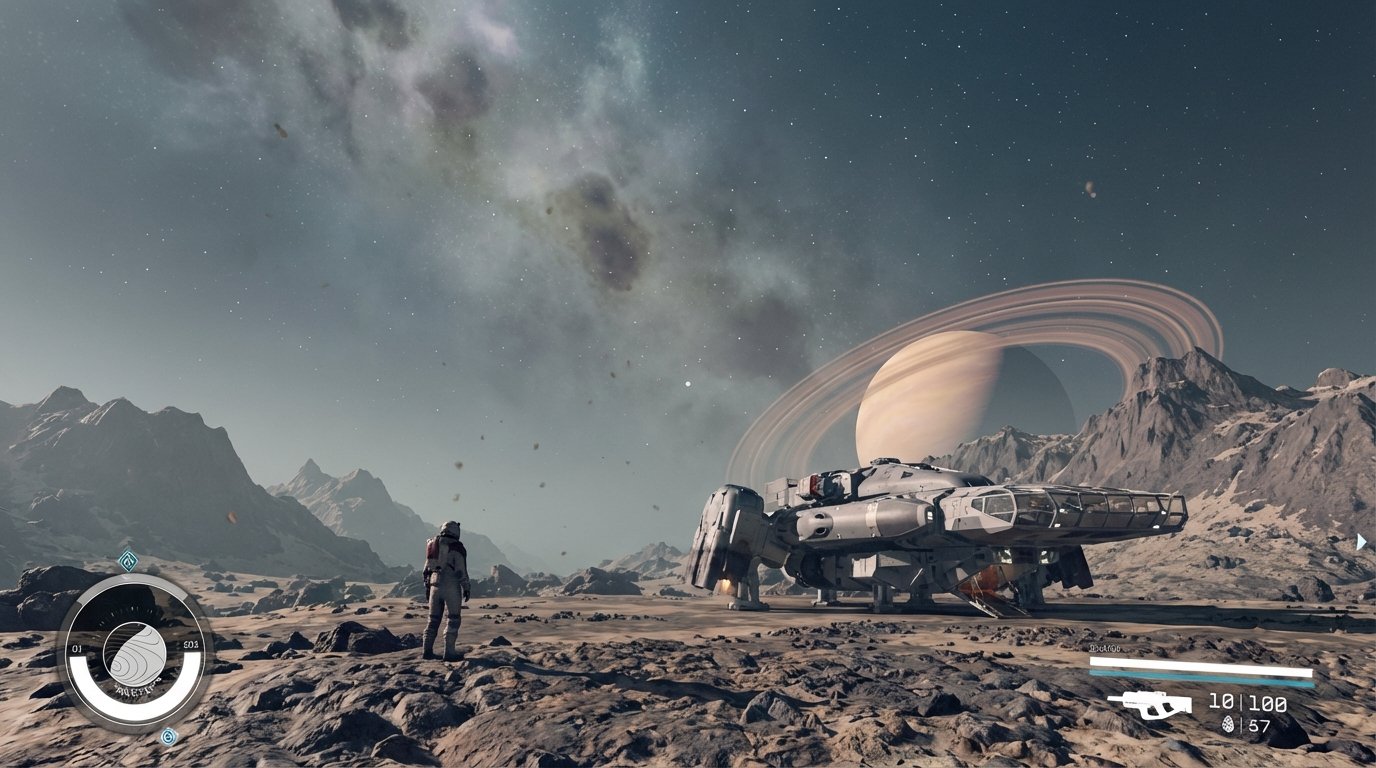
Task: Switch to the 603 compass bearing marker
Action: [189, 646]
